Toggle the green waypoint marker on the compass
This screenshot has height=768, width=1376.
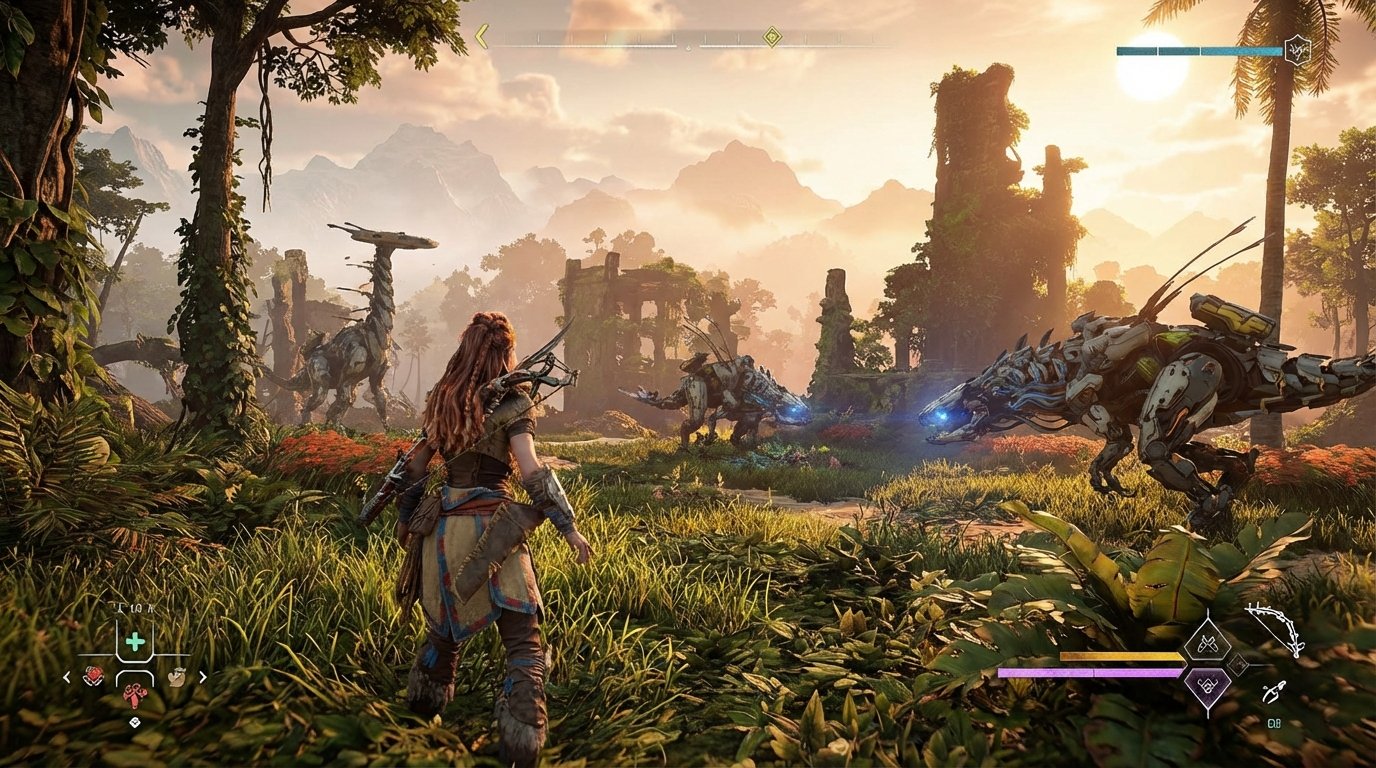tap(770, 39)
